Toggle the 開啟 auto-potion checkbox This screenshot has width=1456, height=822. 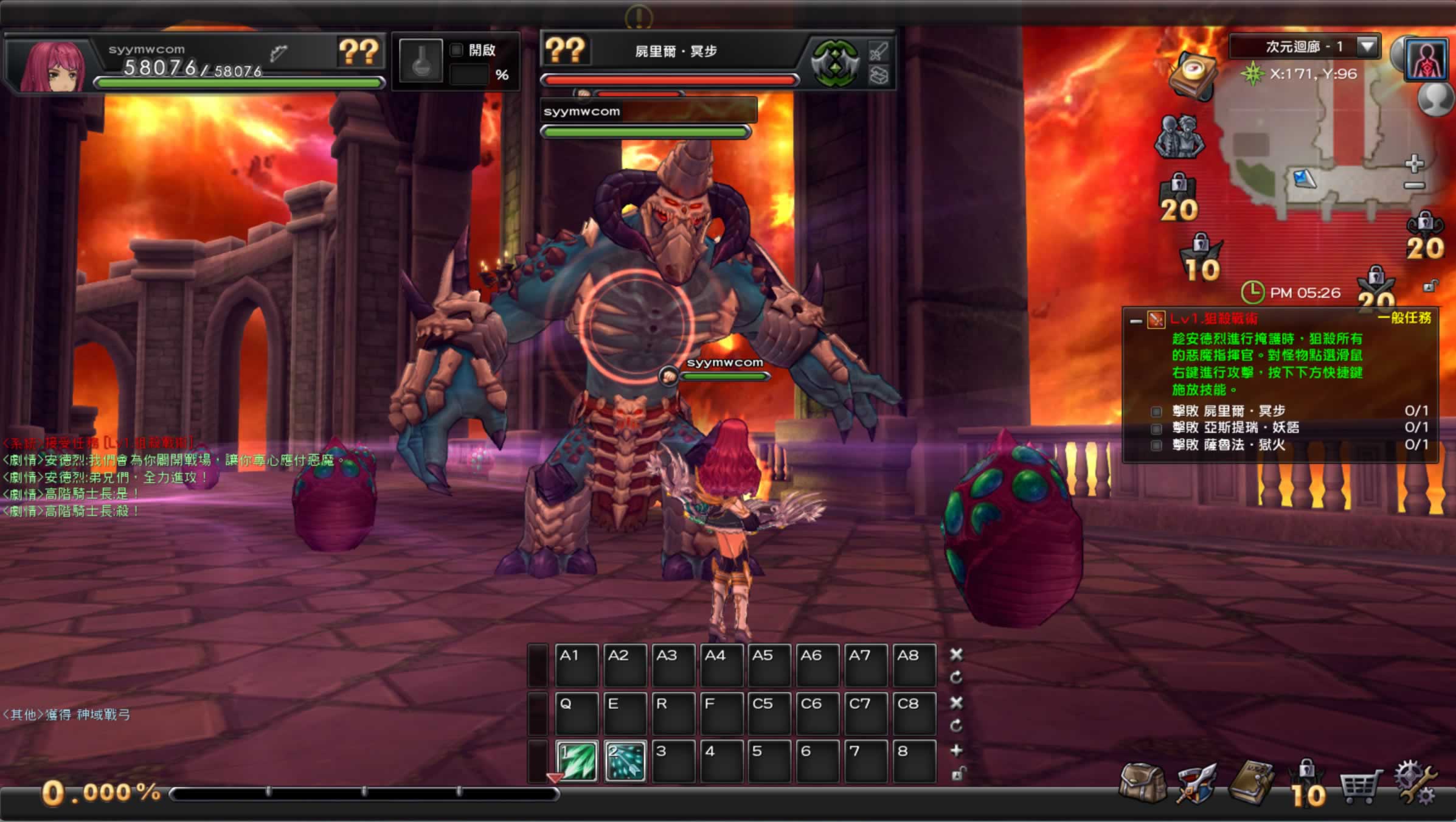456,50
